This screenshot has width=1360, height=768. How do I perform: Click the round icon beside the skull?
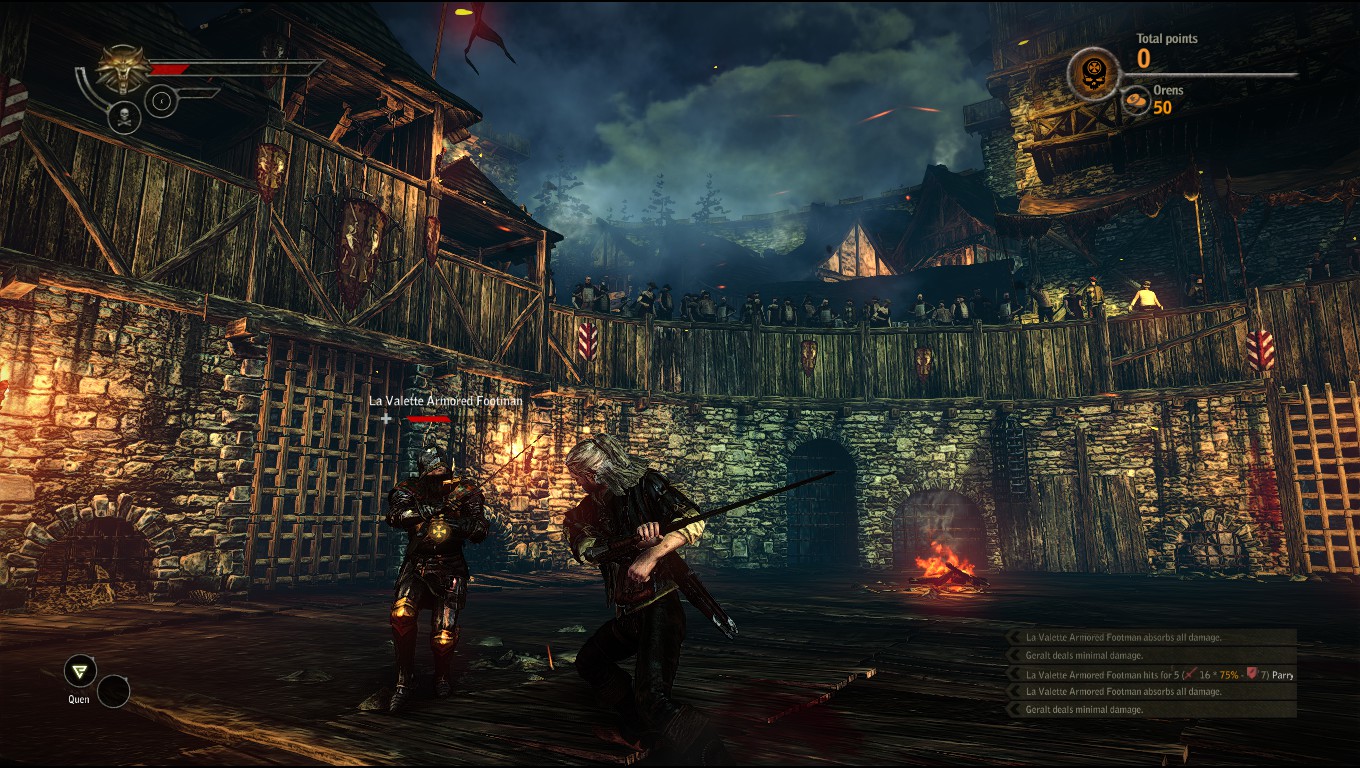(161, 101)
